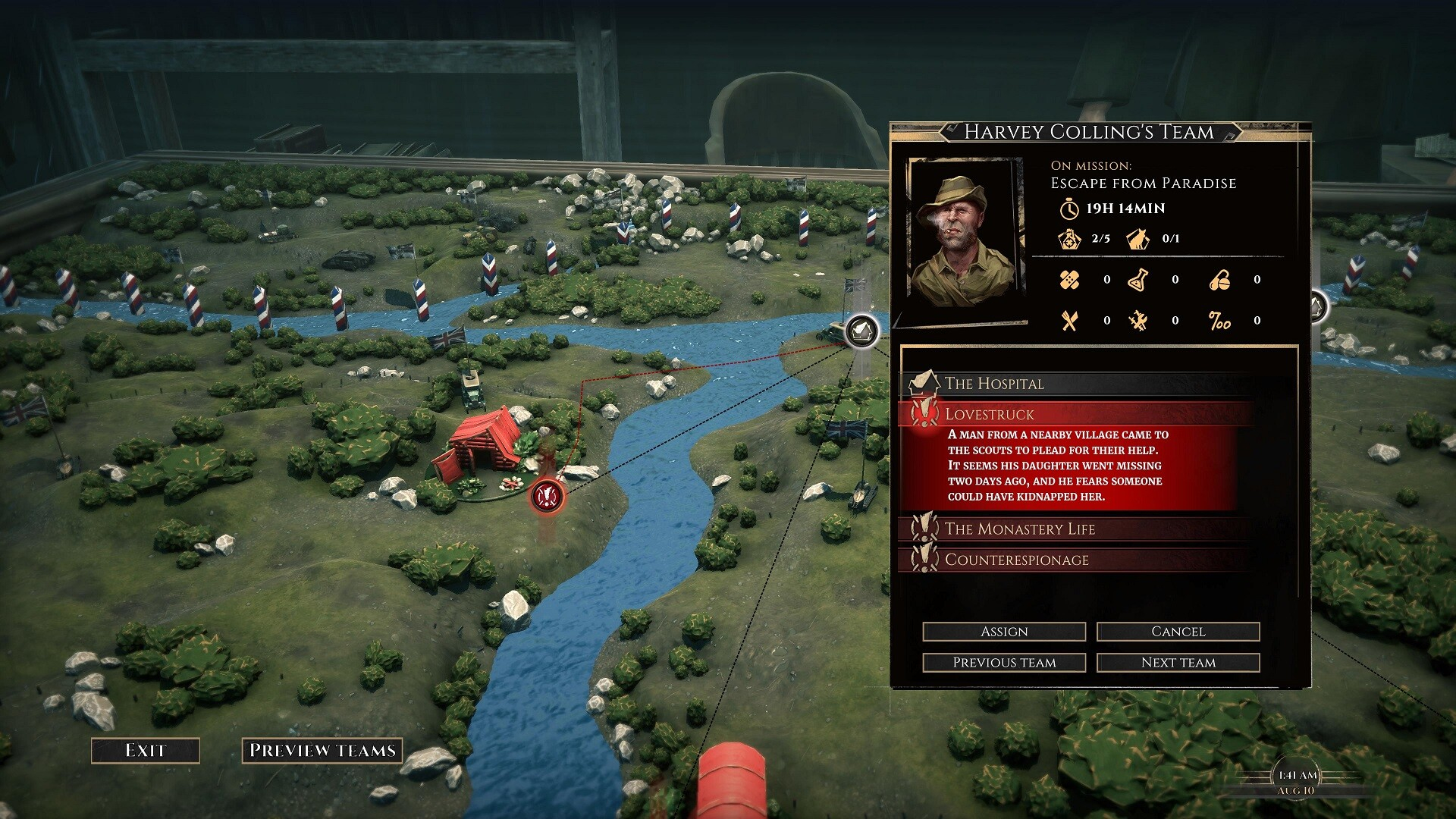Open Preview Teams
This screenshot has width=1456, height=819.
pos(322,751)
